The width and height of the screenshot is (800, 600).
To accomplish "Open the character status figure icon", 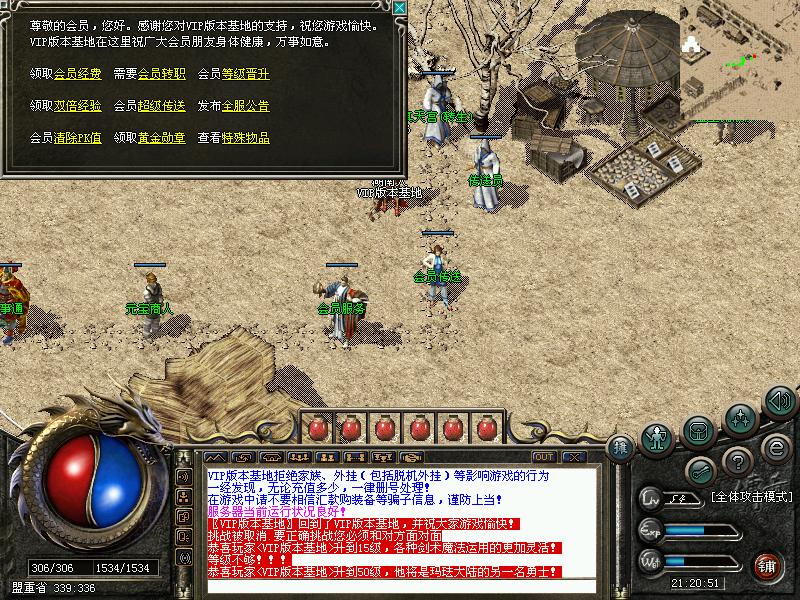I will [x=658, y=437].
